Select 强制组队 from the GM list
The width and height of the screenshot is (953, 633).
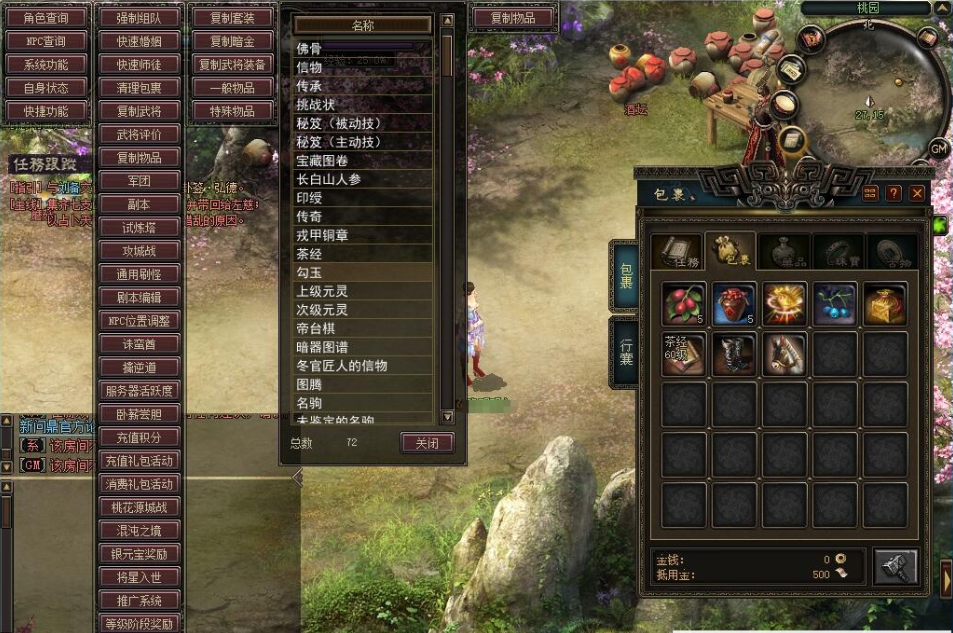point(139,17)
